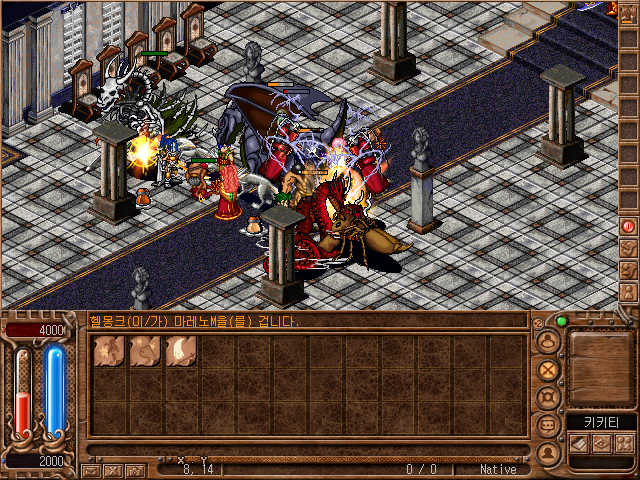Click the diamond map icon button
The height and width of the screenshot is (480, 640).
coord(602,443)
